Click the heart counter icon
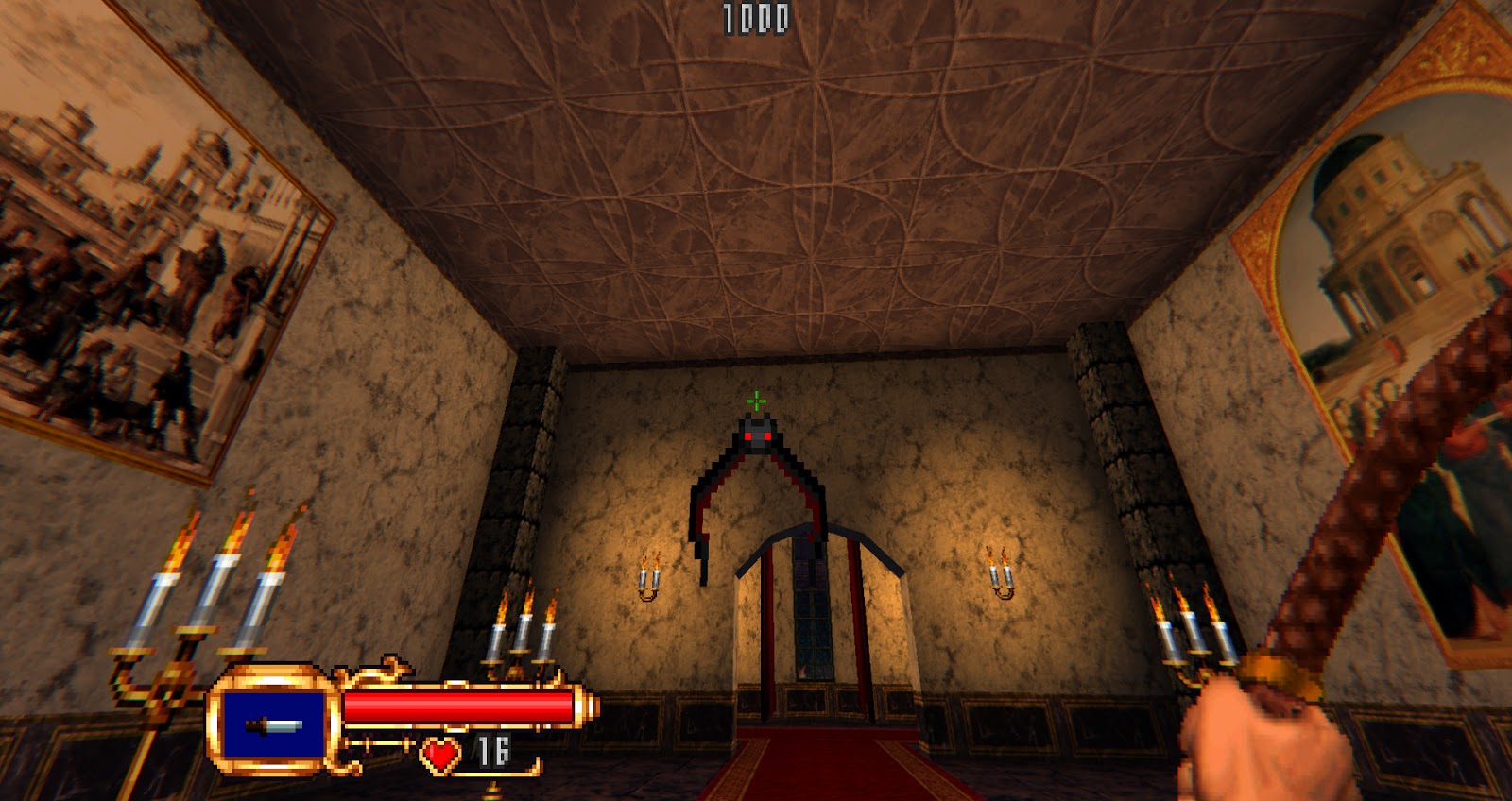This screenshot has height=801, width=1512. point(440,755)
